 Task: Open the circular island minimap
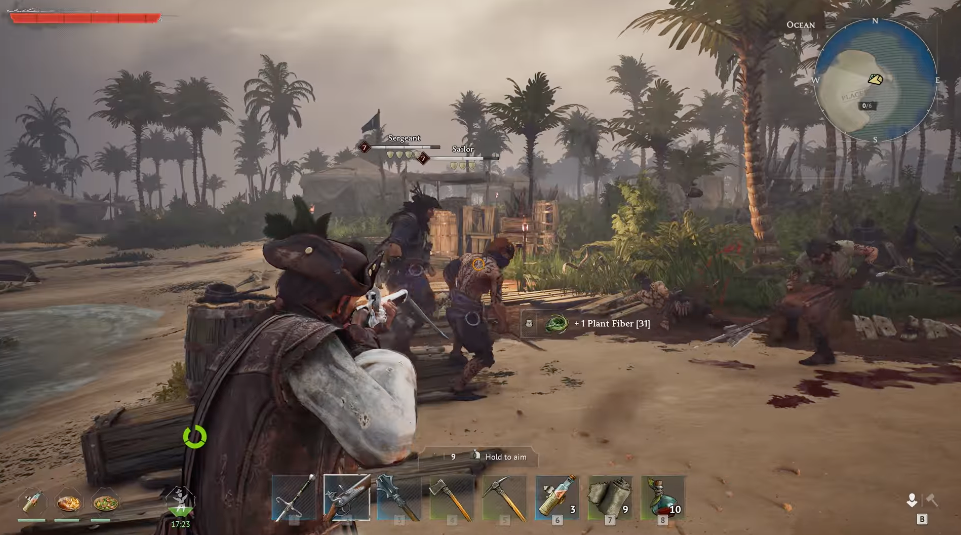click(x=875, y=77)
